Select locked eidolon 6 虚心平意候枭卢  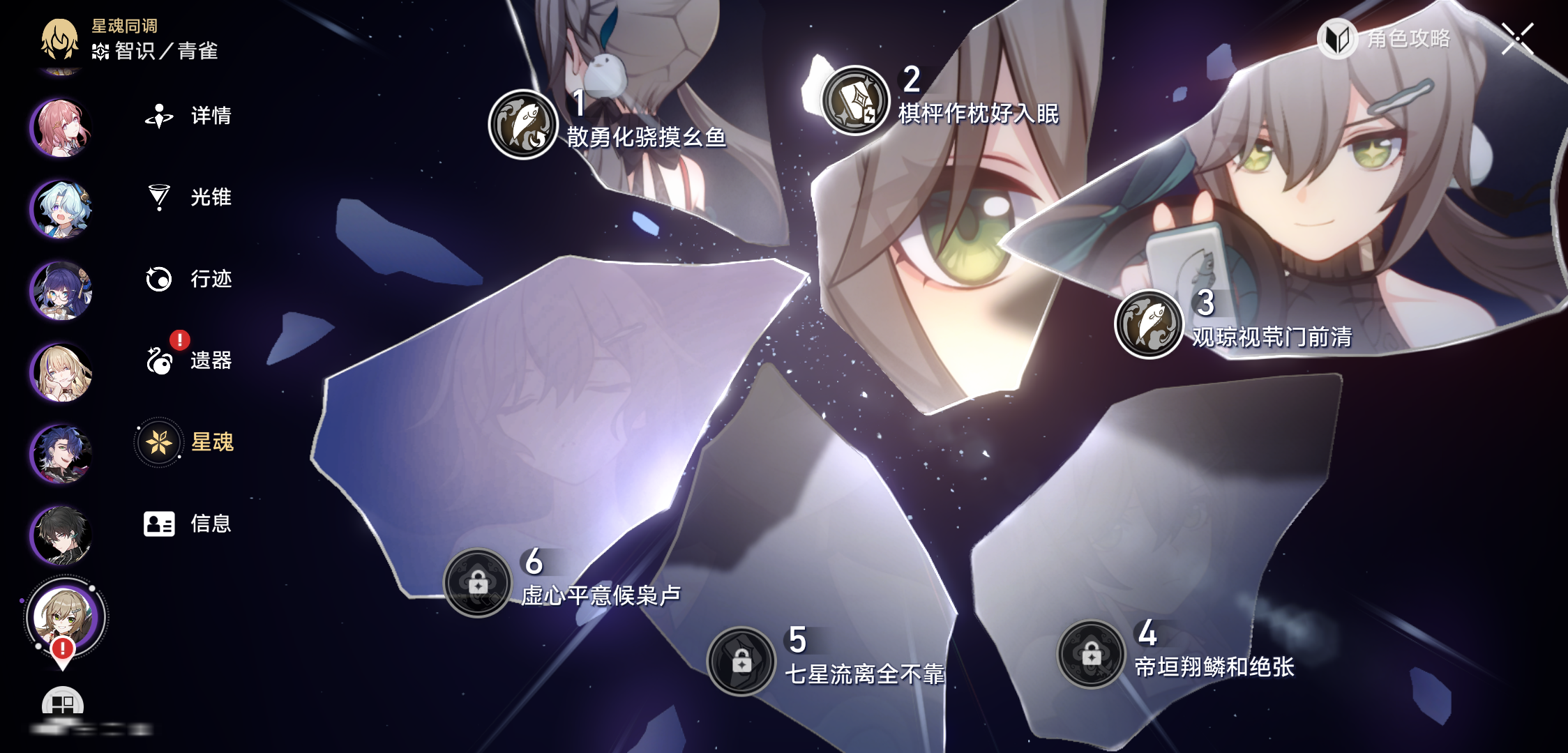(478, 583)
